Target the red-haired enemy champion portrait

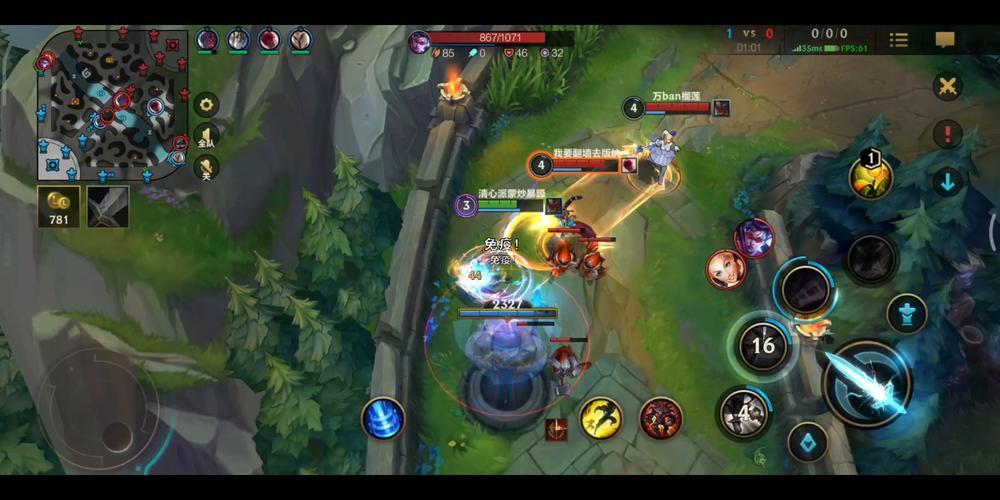click(x=726, y=270)
